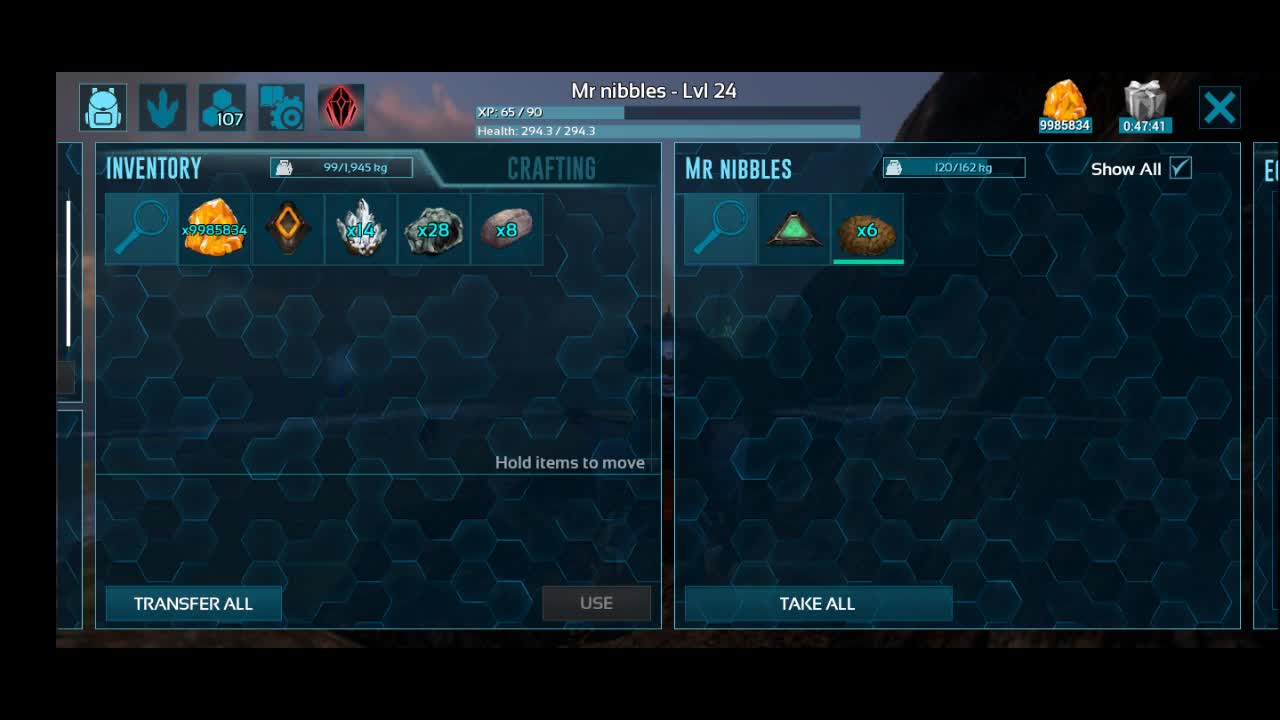Switch to the Crafting tab

(x=551, y=168)
